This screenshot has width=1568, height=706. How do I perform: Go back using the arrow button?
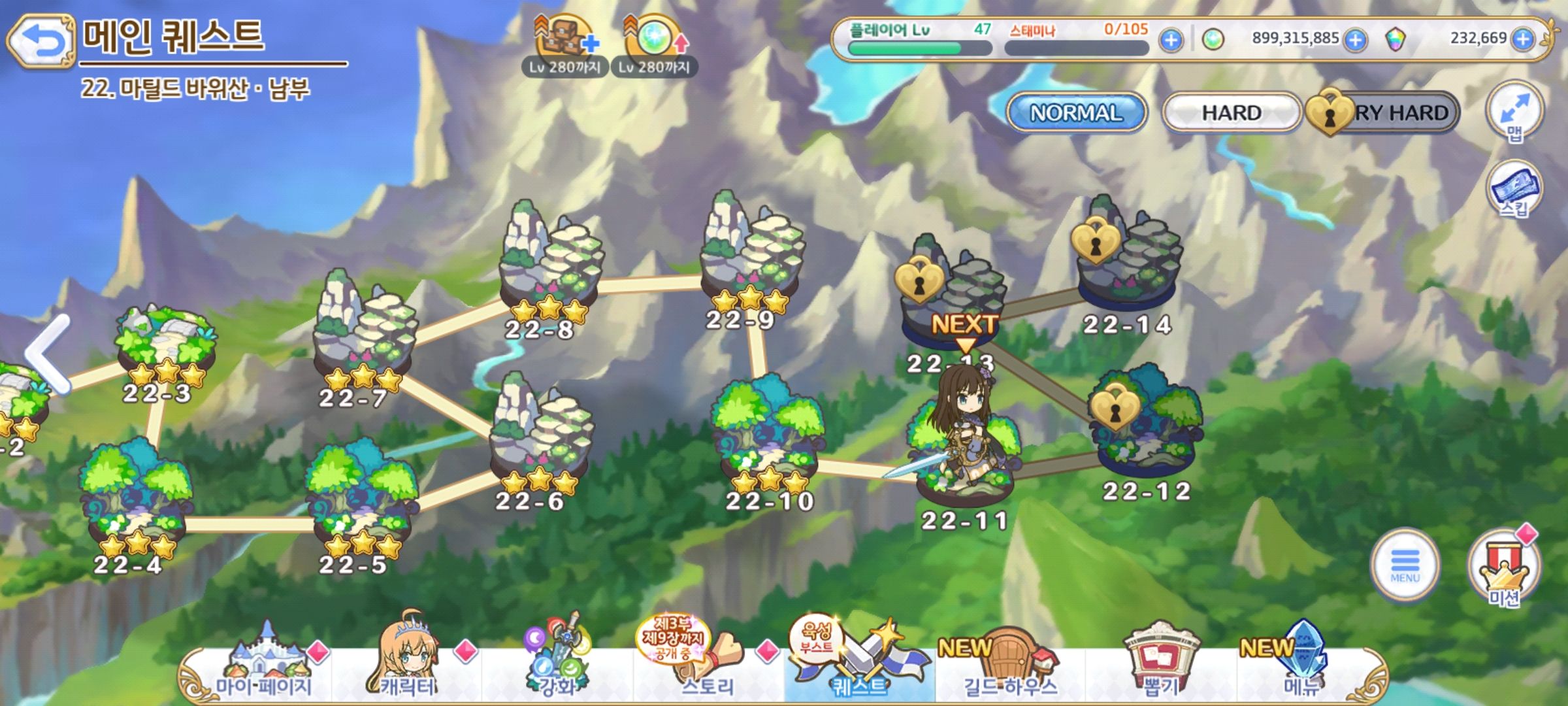[x=41, y=42]
